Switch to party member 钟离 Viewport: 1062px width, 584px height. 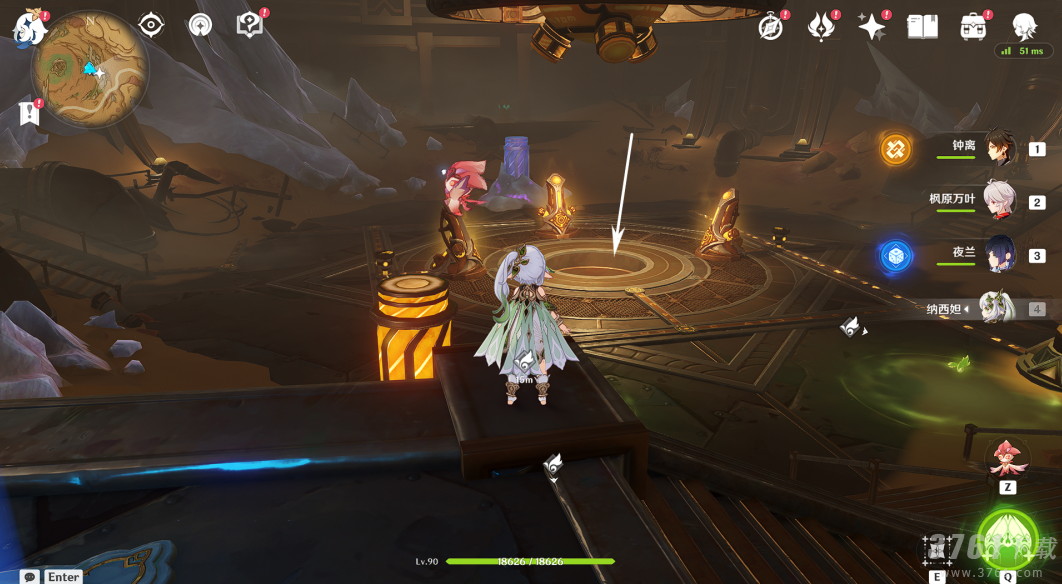point(999,148)
